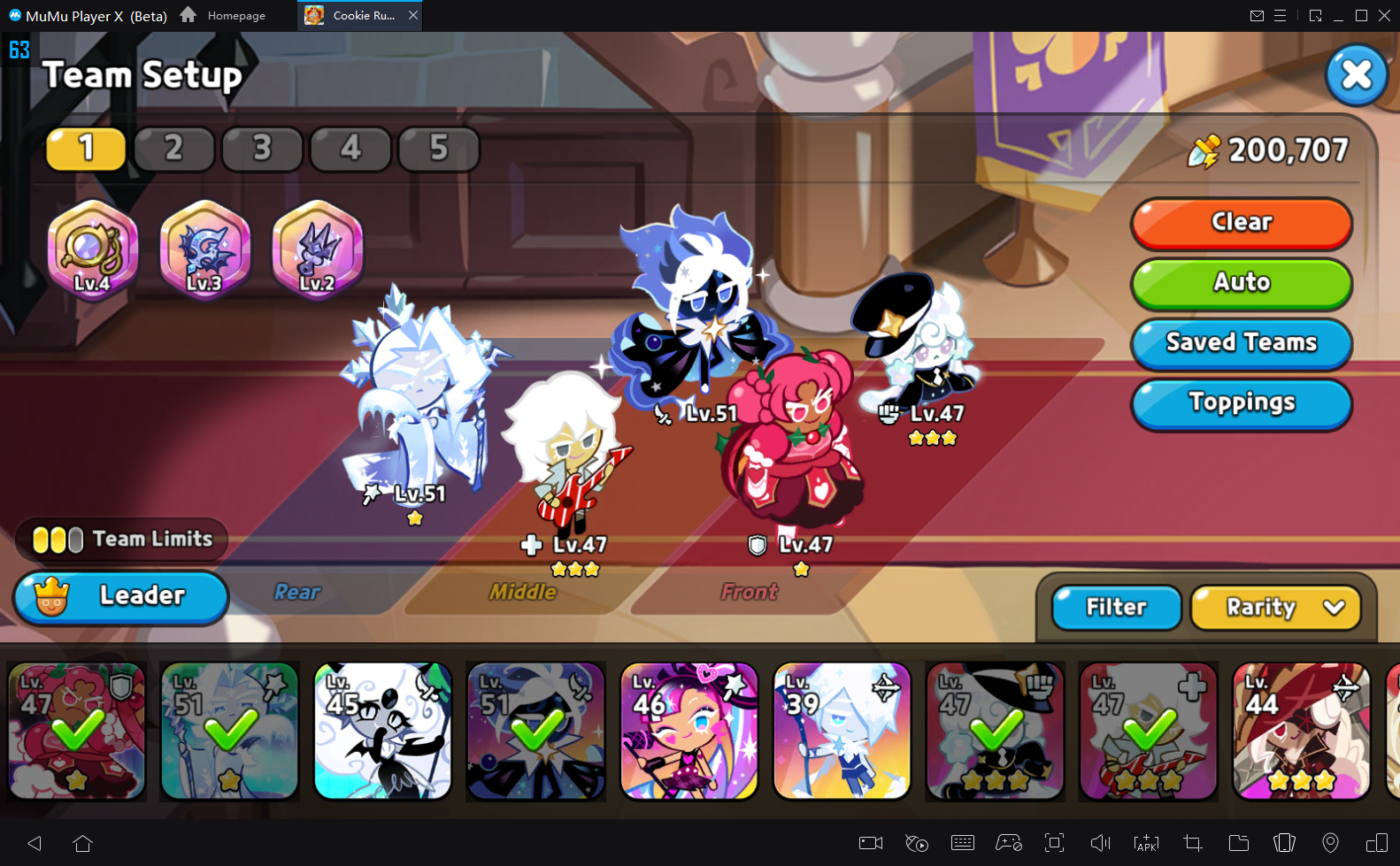Add the Lv.46 pink-haired singer cookie card
1400x866 pixels.
coord(689,731)
